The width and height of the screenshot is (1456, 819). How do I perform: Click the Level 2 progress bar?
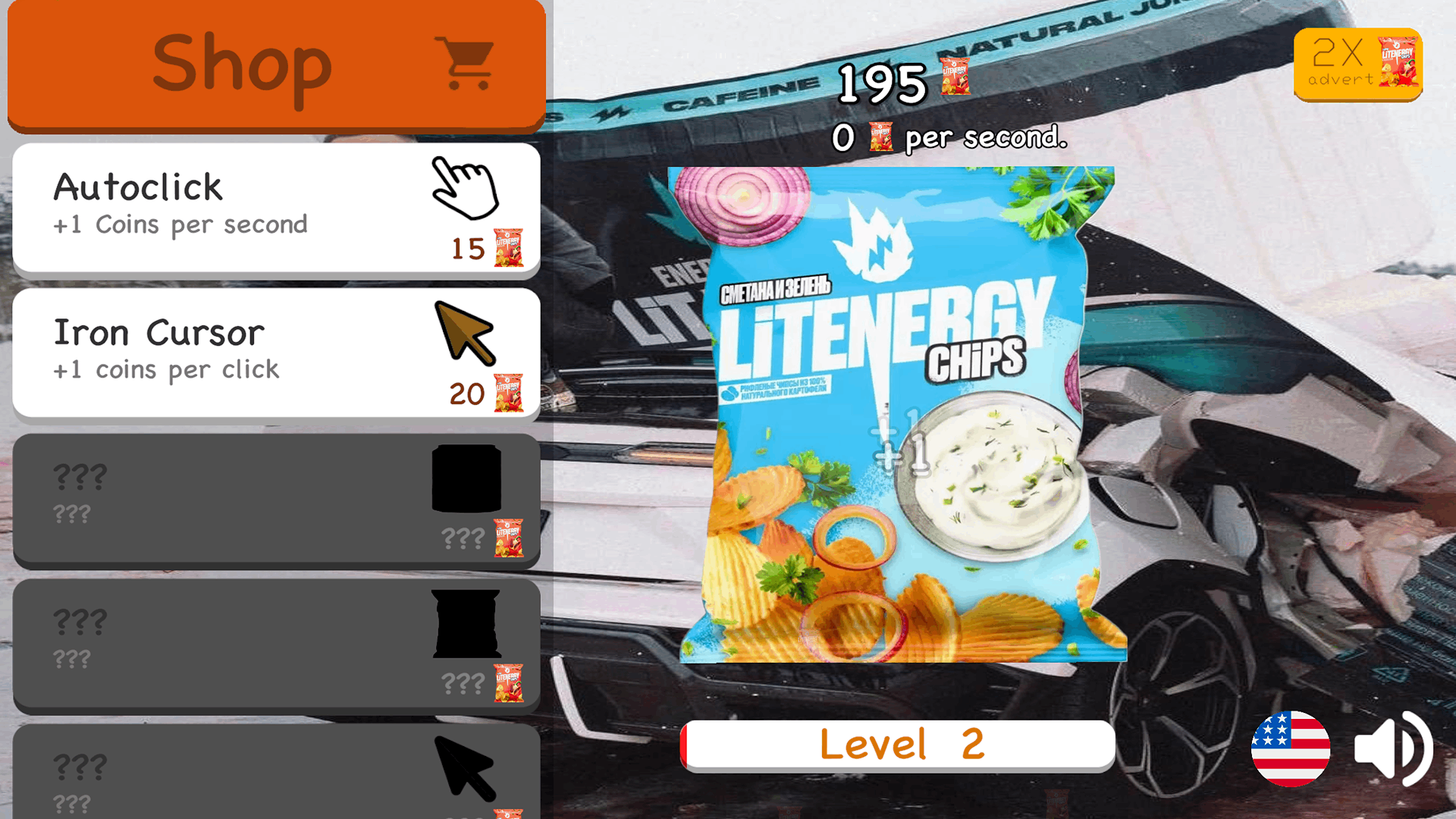(899, 744)
